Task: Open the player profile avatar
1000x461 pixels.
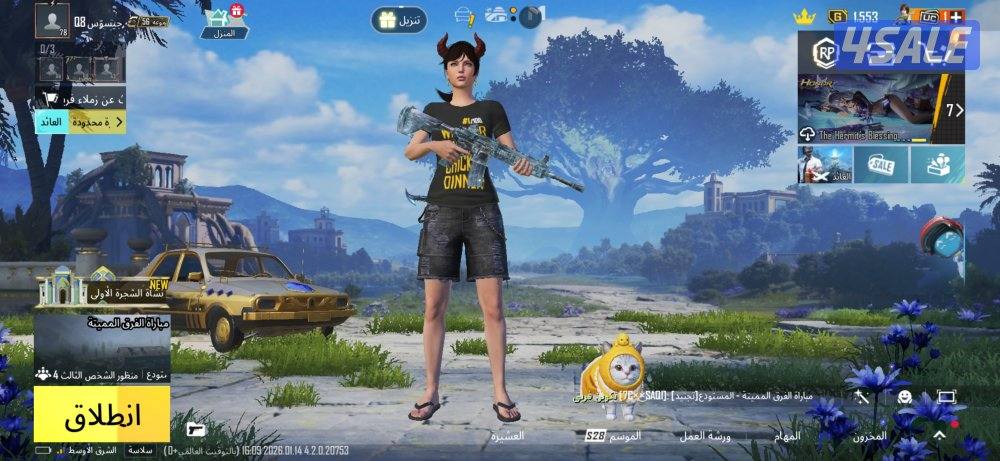Action: pyautogui.click(x=52, y=19)
